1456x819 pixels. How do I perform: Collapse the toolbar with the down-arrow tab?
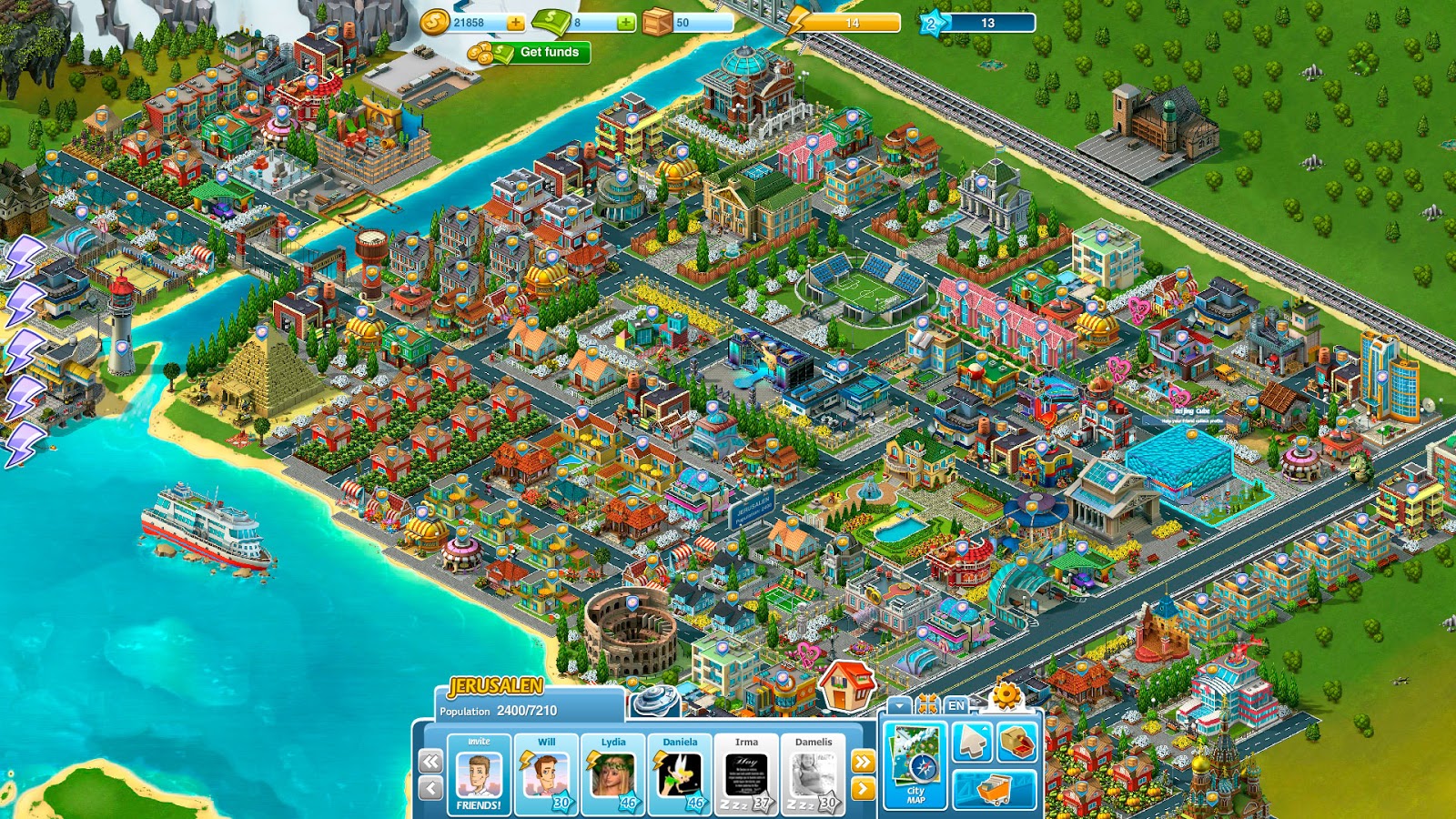(x=899, y=703)
